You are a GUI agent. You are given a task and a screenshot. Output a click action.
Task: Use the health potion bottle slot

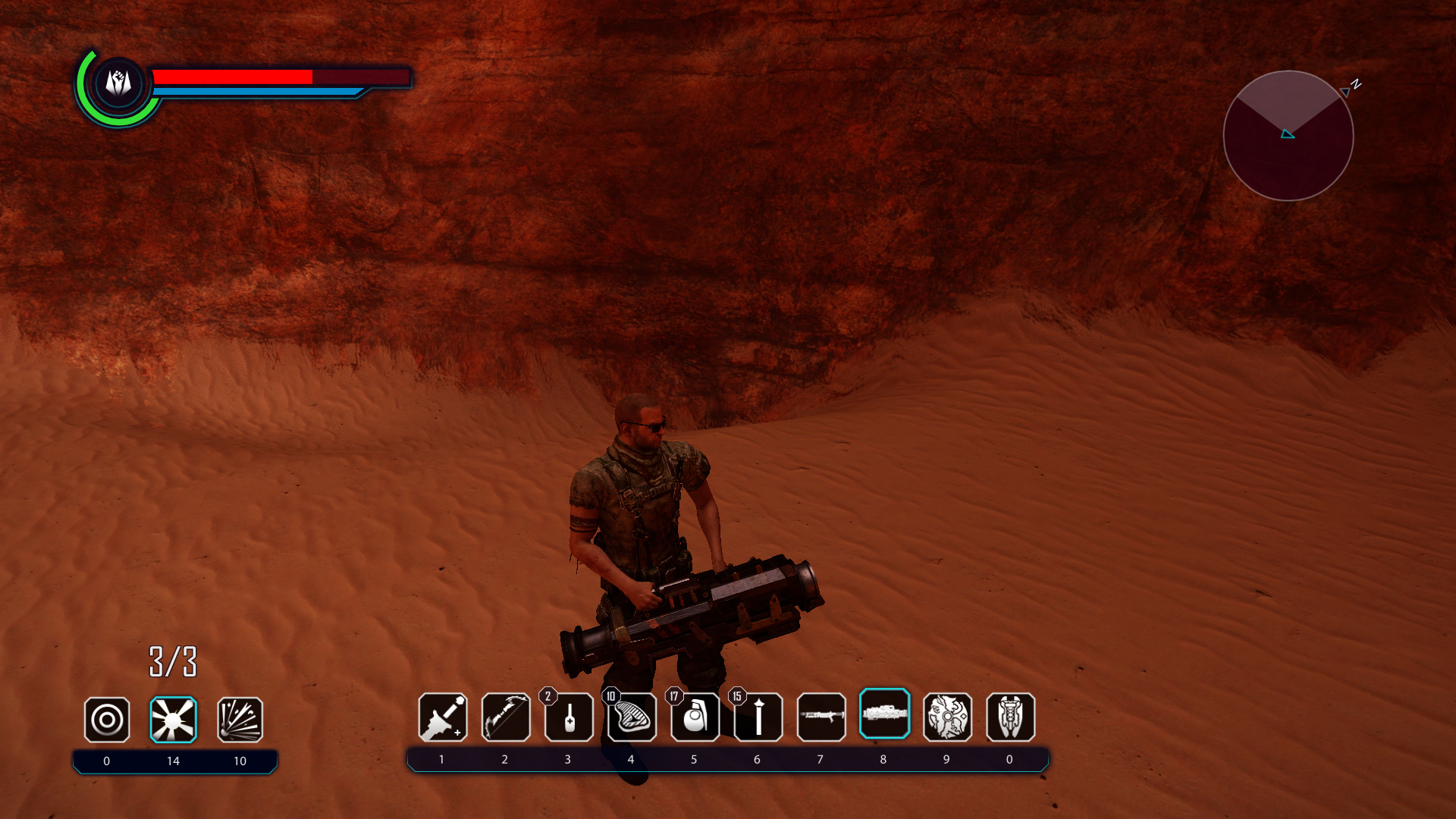point(569,717)
